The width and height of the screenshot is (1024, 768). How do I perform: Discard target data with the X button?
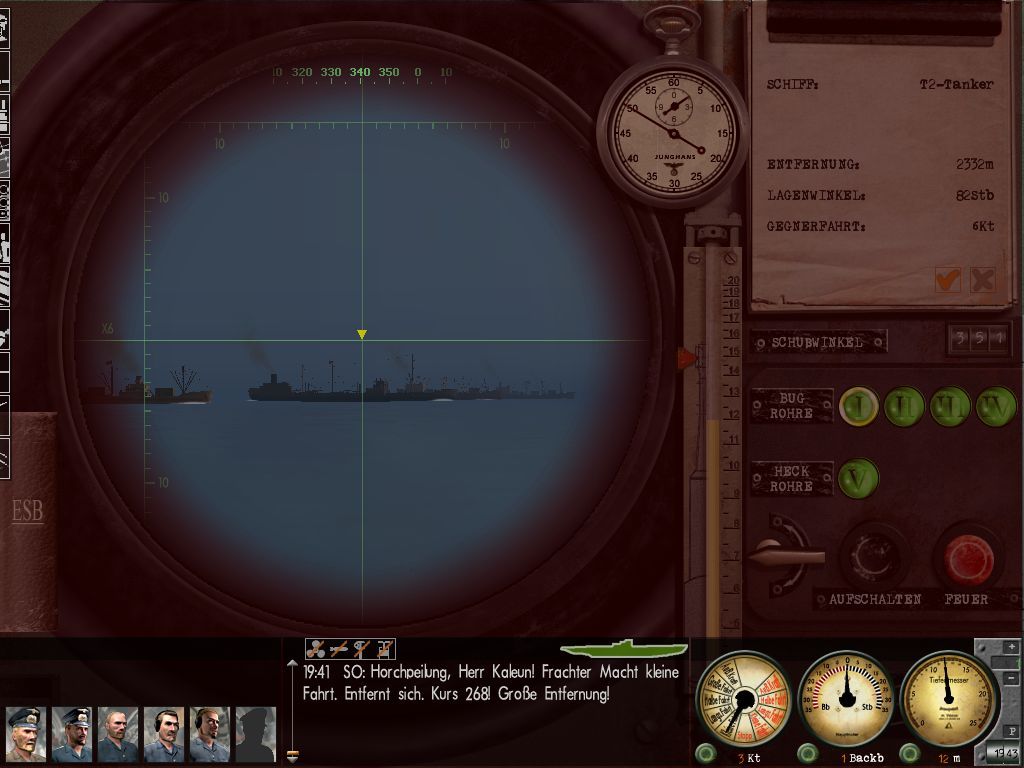(x=983, y=280)
